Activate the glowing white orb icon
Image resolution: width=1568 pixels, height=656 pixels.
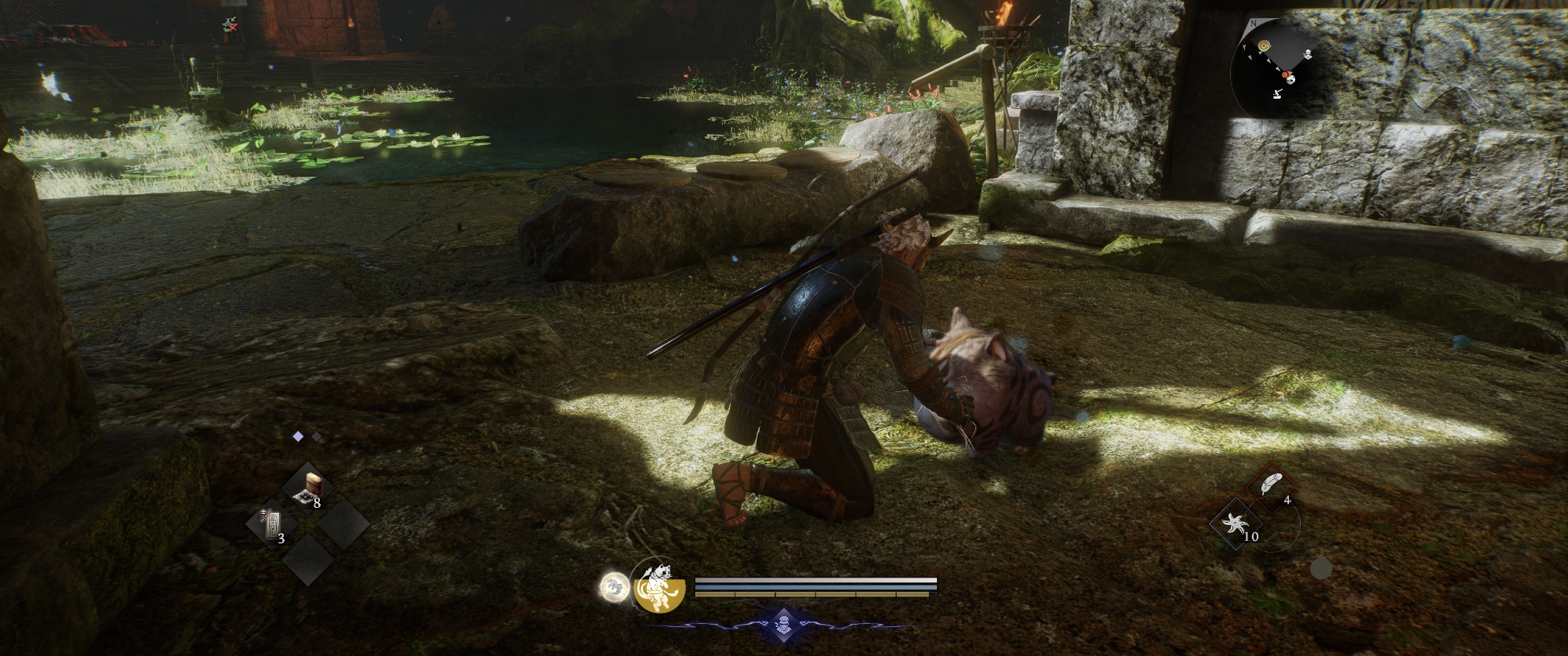[612, 585]
